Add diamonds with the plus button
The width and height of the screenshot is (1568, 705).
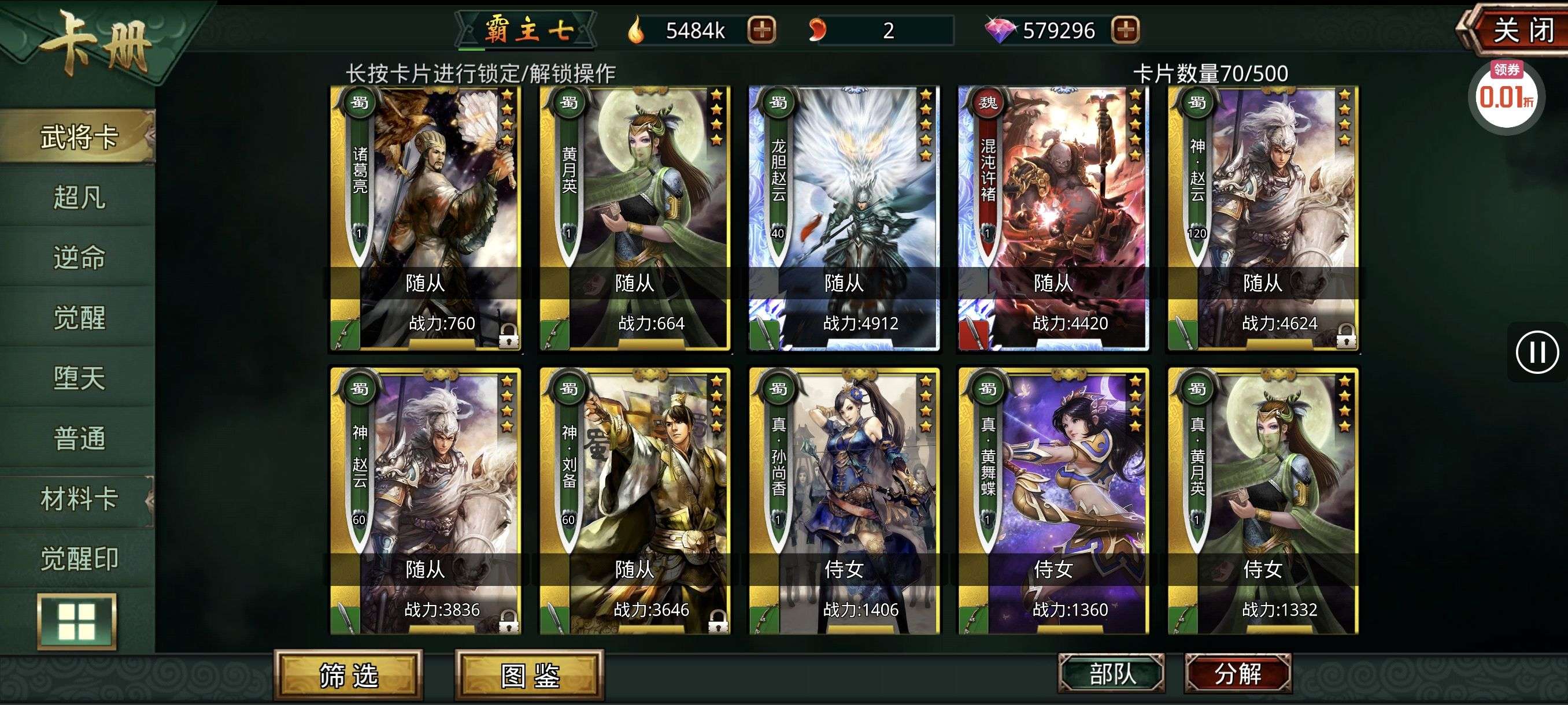[x=1125, y=30]
